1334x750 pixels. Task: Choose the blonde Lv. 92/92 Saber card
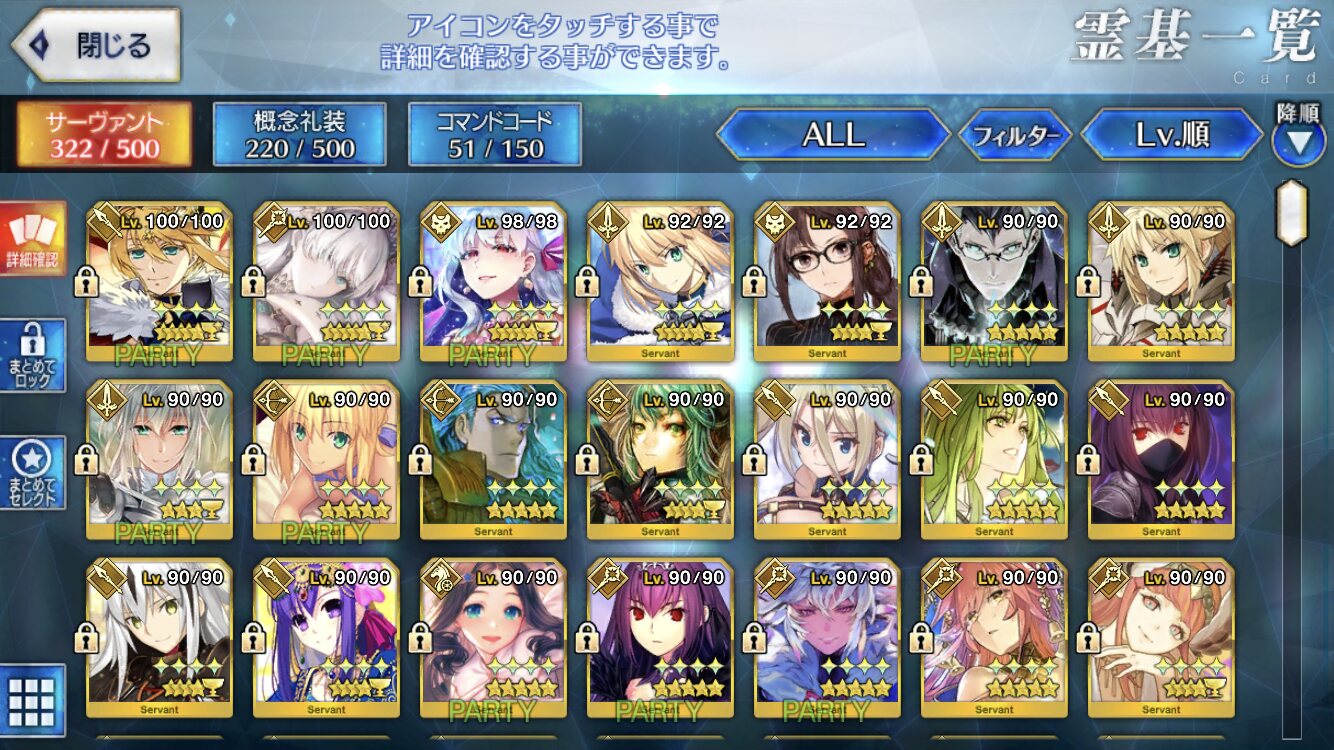660,280
